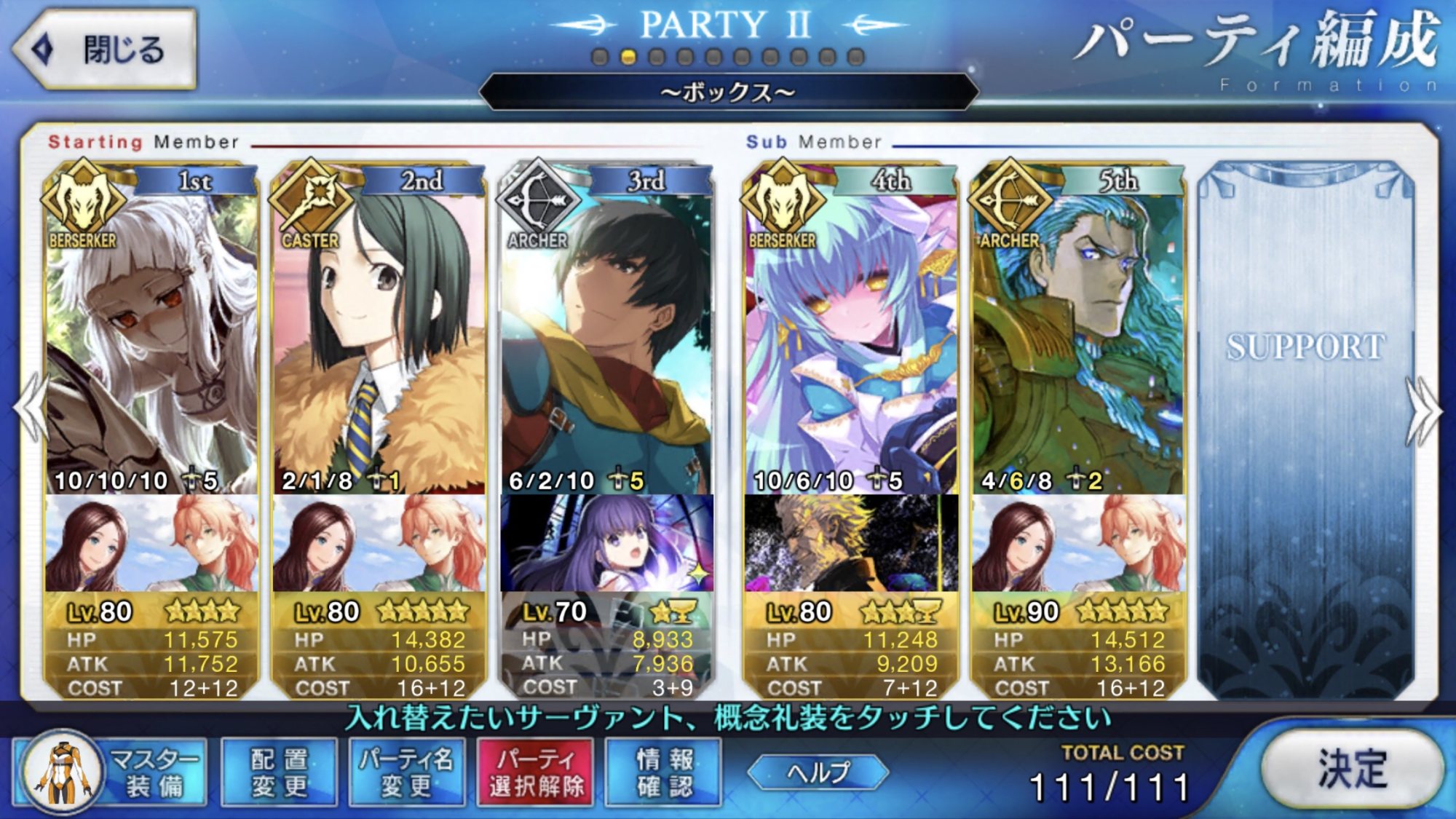
Task: Choose パーティ名変更 to rename party
Action: click(x=406, y=773)
